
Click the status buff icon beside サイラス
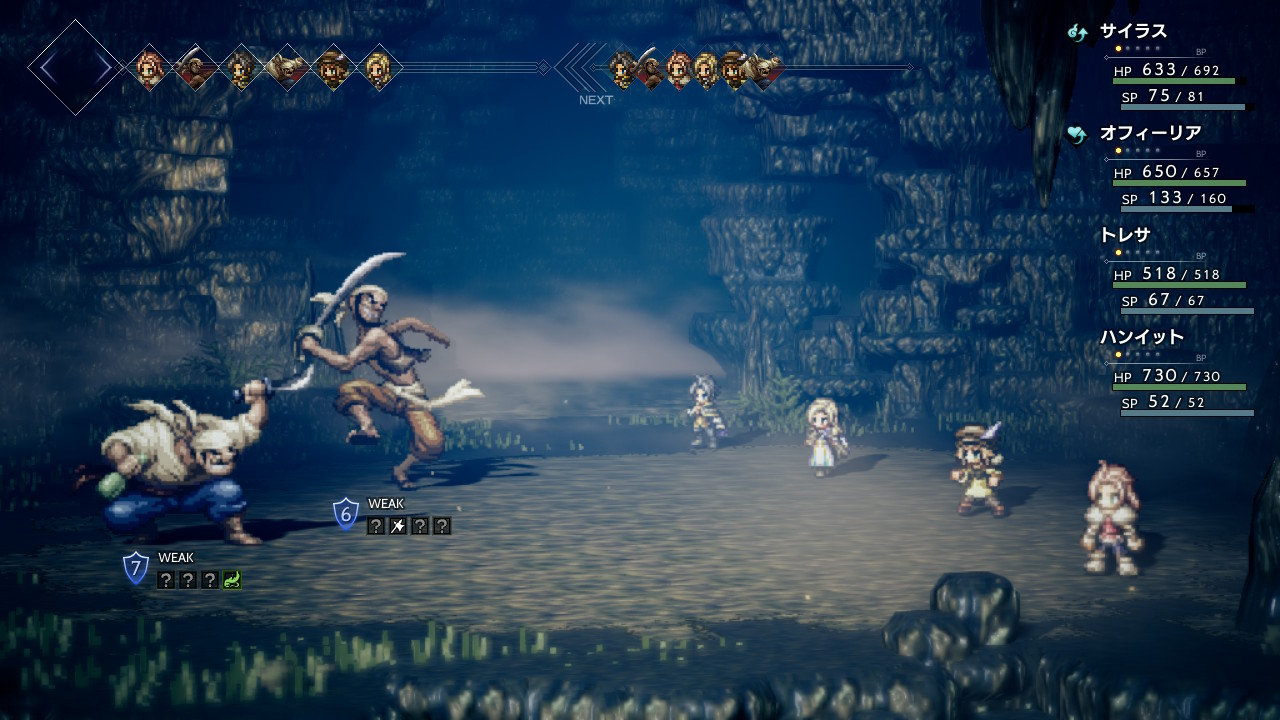pos(1077,32)
